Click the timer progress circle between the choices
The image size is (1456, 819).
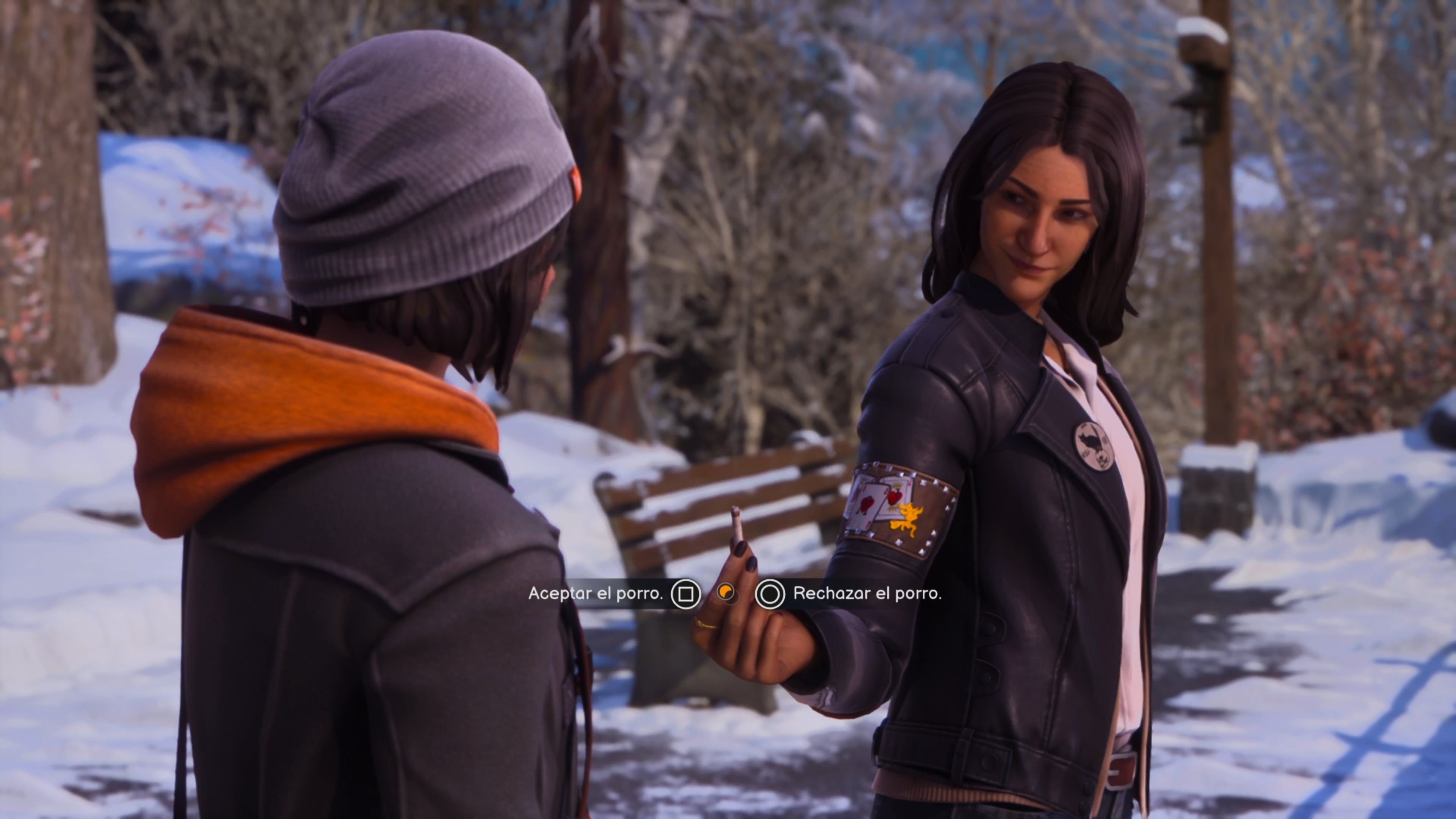click(x=728, y=594)
